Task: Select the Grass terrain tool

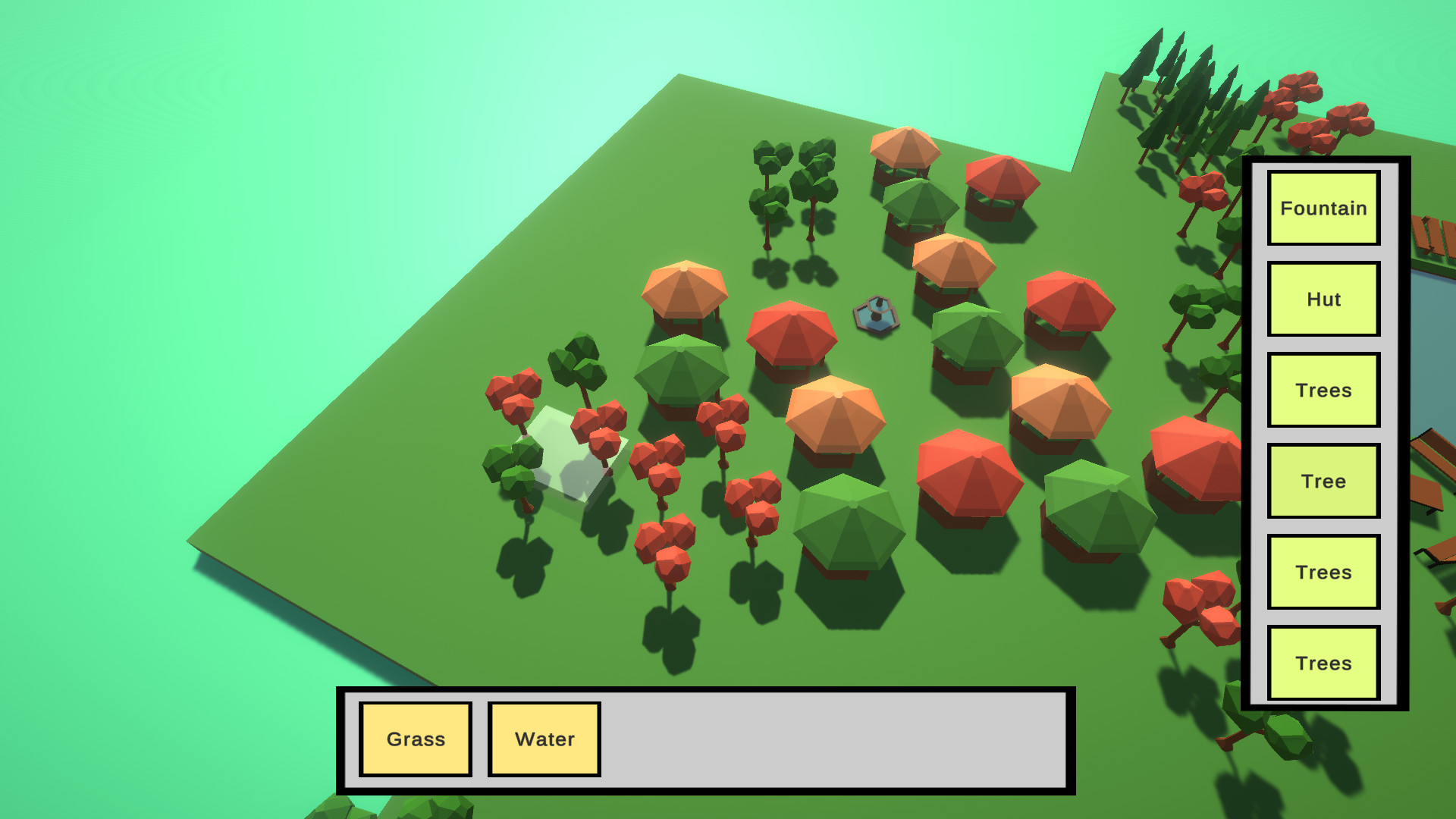Action: coord(416,737)
